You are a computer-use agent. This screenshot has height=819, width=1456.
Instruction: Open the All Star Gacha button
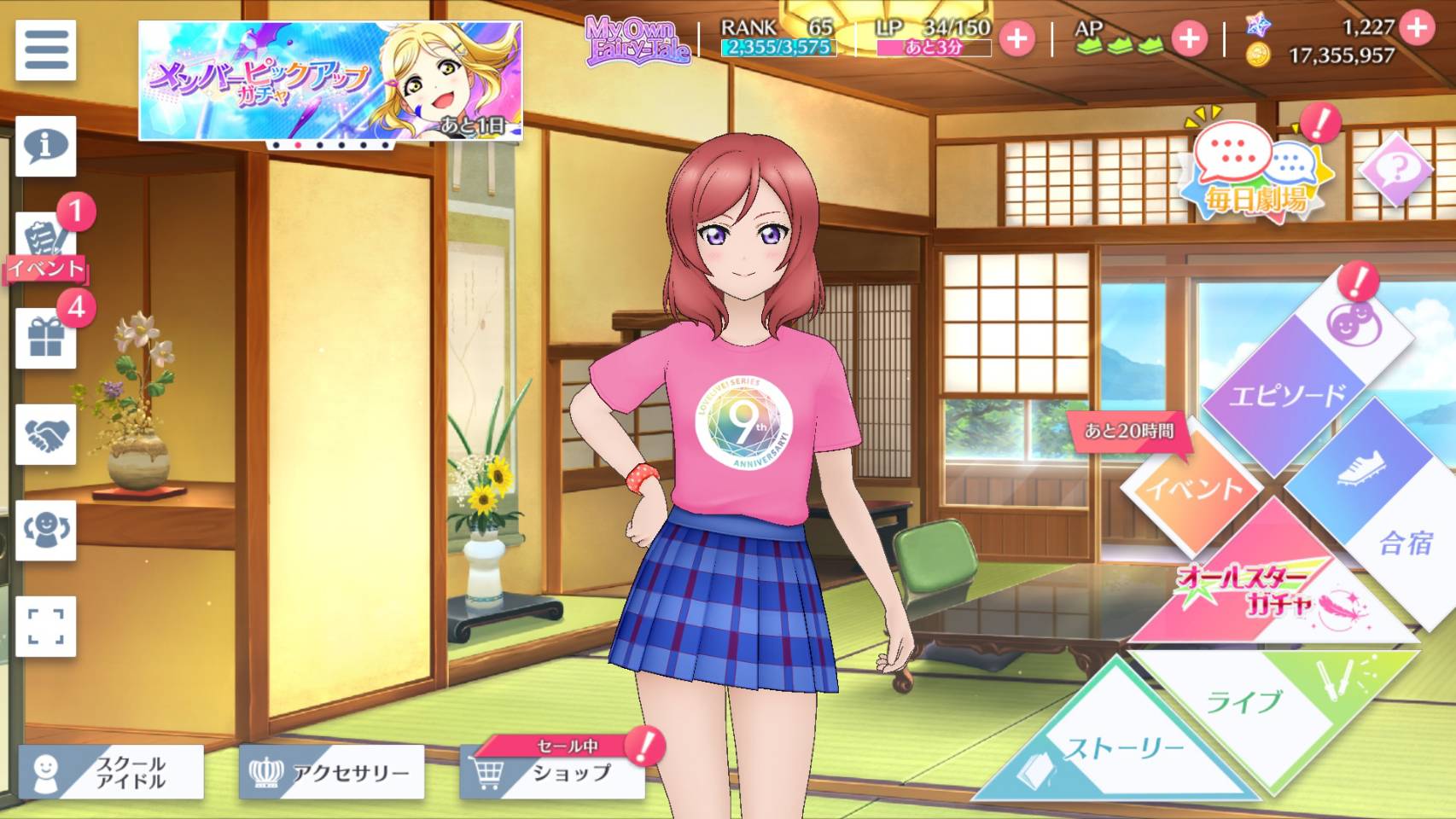pos(1263,589)
